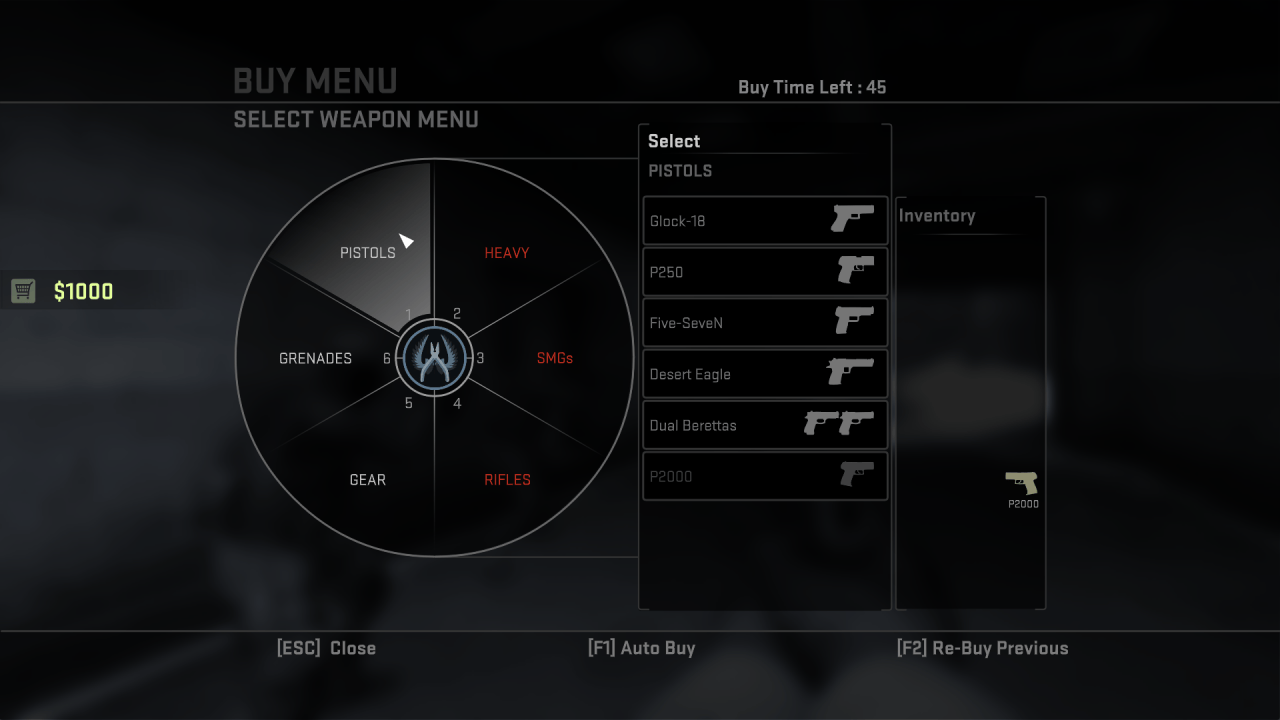Image resolution: width=1280 pixels, height=720 pixels.
Task: Use Re-Buy Previous
Action: tap(983, 648)
